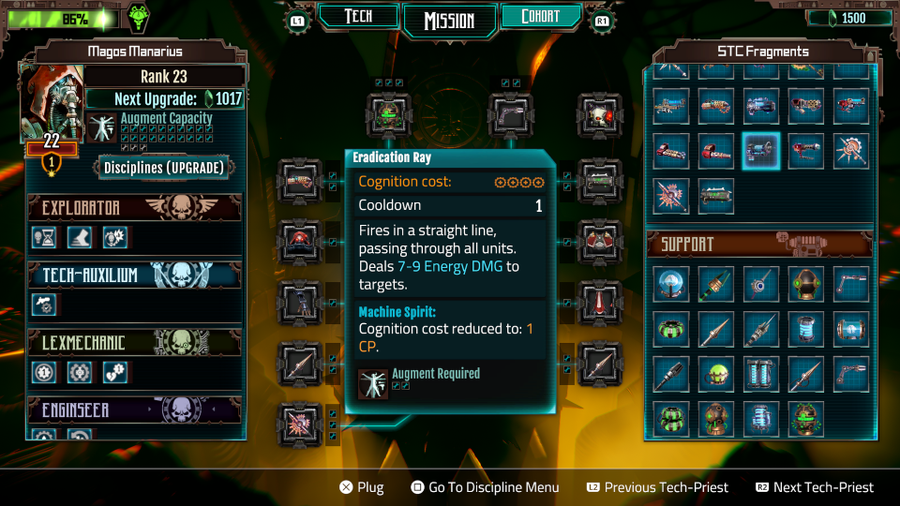The height and width of the screenshot is (506, 900).
Task: Select the green-lit servo equipment slot
Action: [389, 115]
